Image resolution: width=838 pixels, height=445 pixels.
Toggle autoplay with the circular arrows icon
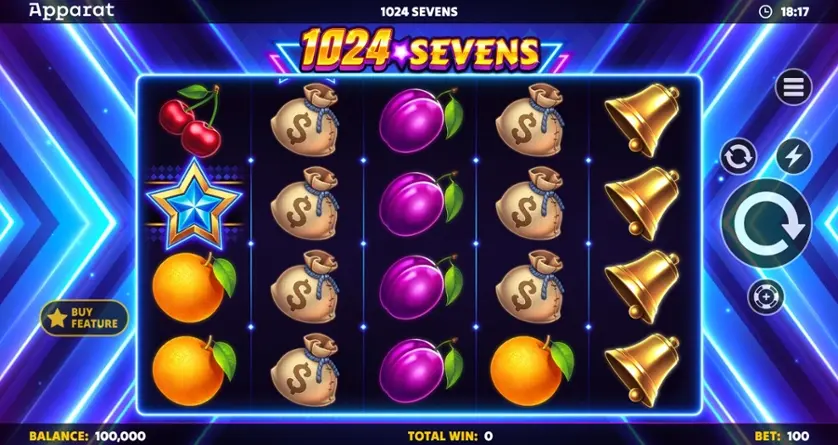pos(738,157)
